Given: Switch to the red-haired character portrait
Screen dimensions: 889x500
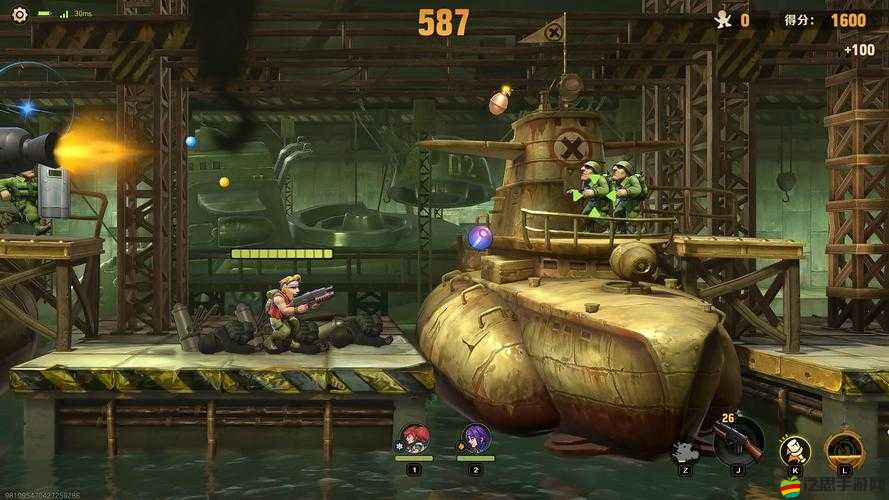Looking at the screenshot, I should pos(414,438).
